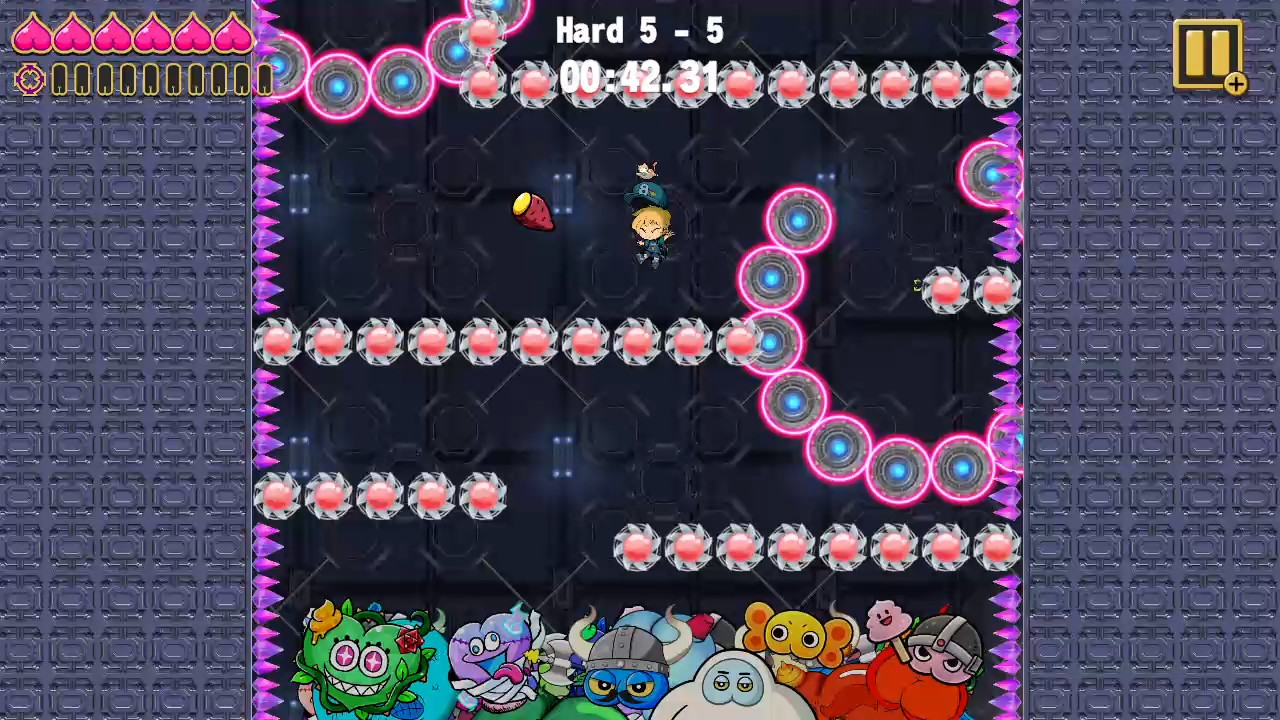1280x720 pixels.
Task: Click a red jewel in the bottom row of blocks
Action: (740, 548)
